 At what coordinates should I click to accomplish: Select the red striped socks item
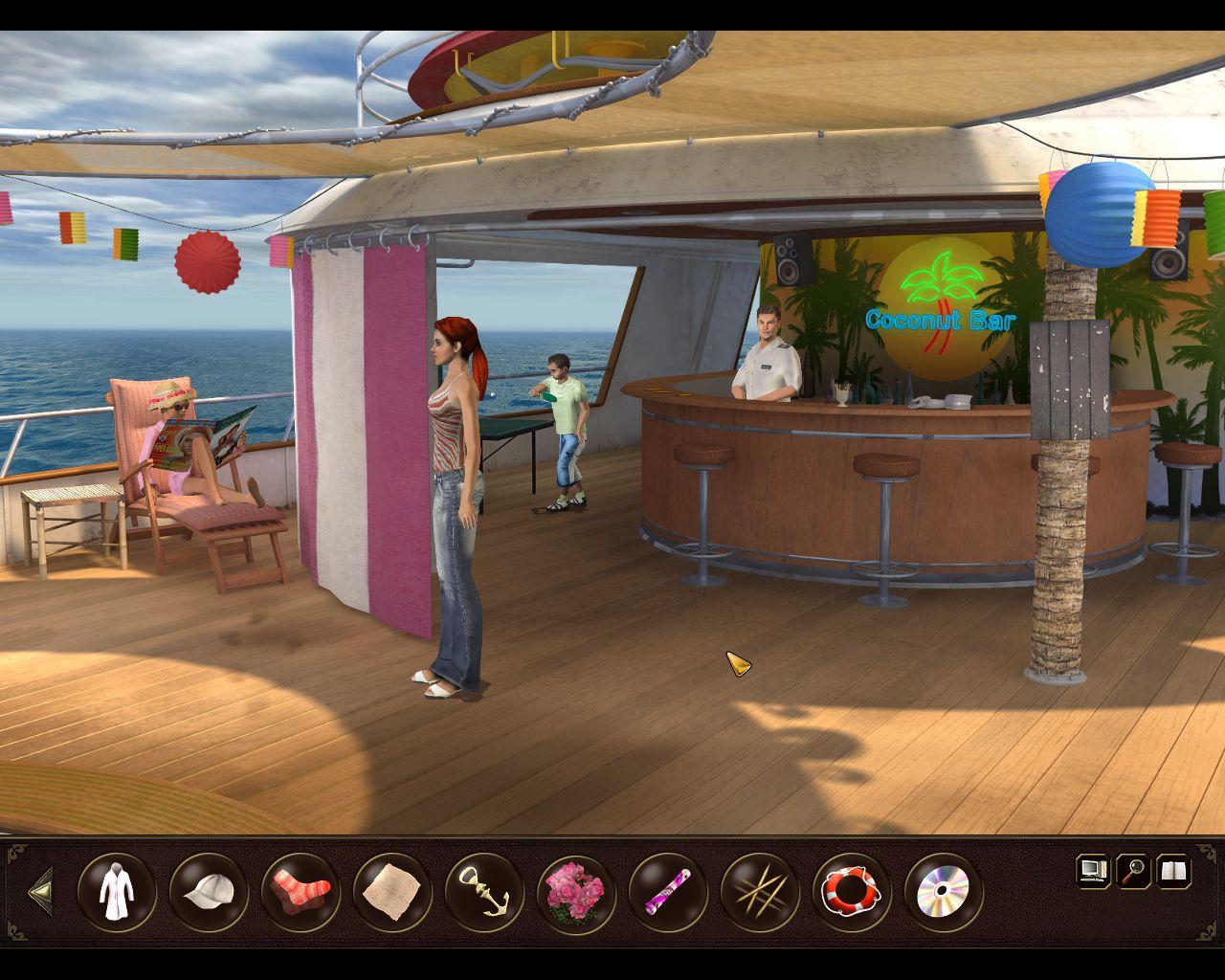click(x=300, y=892)
